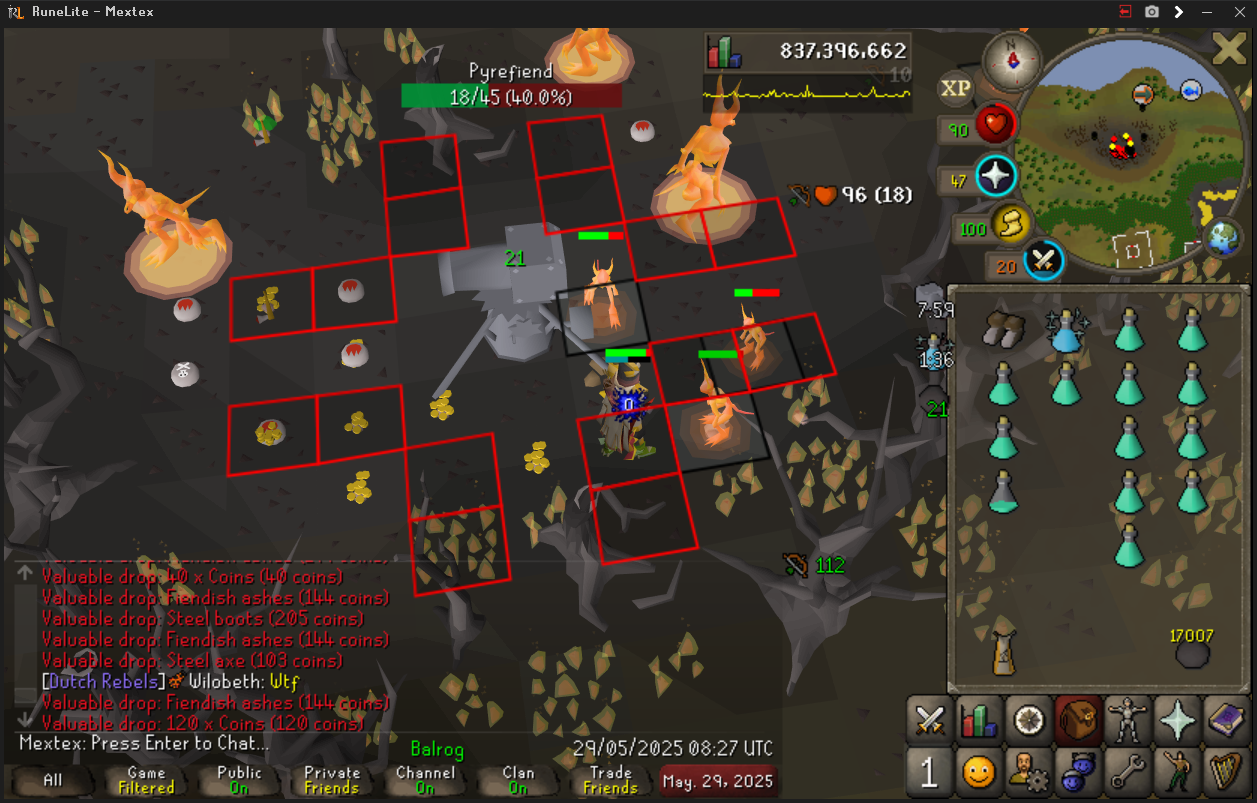Viewport: 1257px width, 803px height.
Task: Open the Music Player harp tab
Action: point(1226,772)
